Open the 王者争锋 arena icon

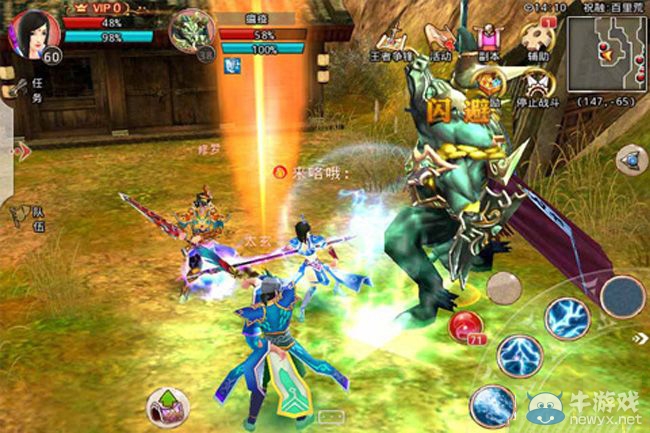[391, 43]
